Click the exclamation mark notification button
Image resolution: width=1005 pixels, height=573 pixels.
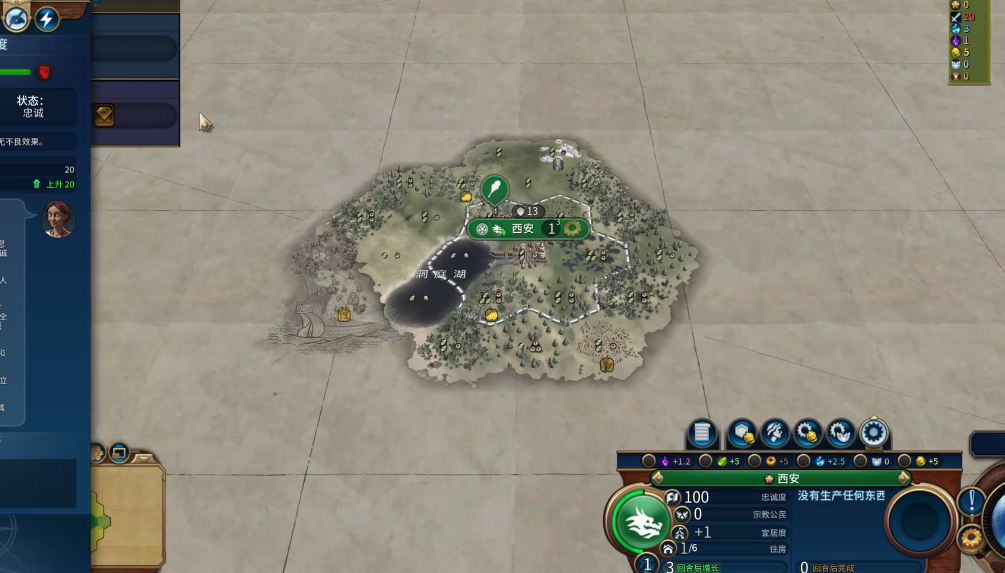(971, 501)
